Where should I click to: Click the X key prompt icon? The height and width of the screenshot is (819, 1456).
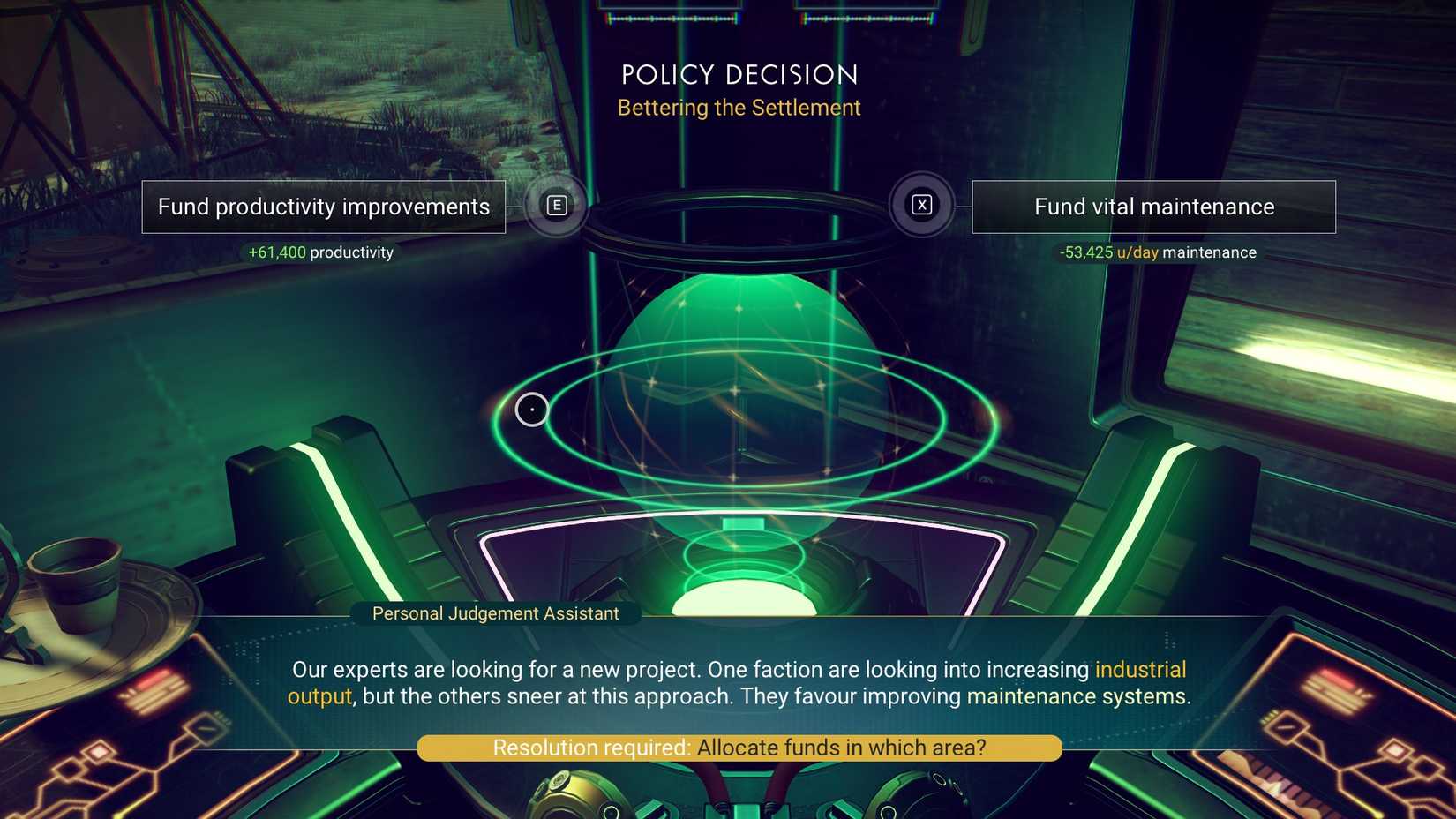pyautogui.click(x=921, y=204)
